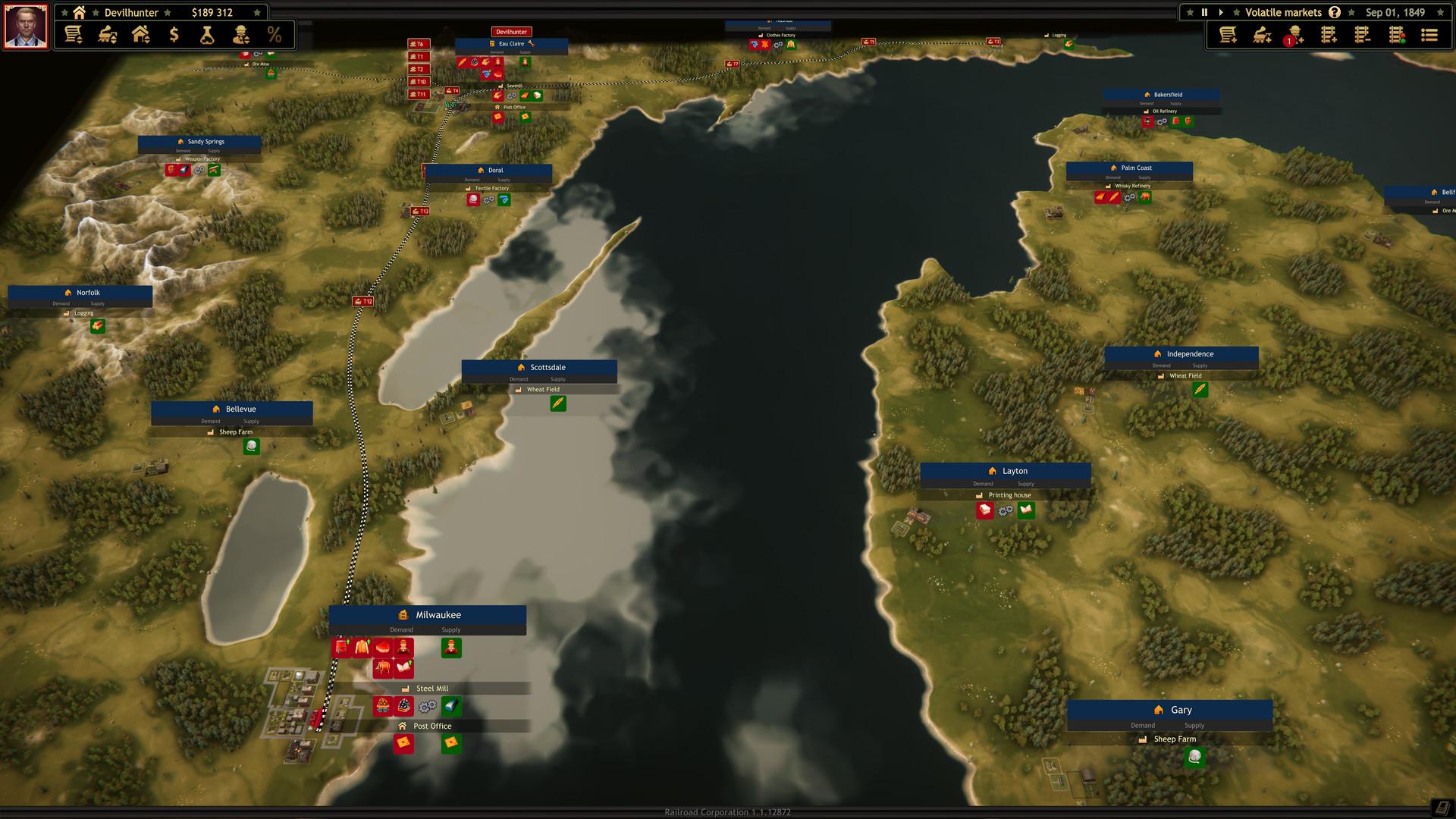The height and width of the screenshot is (819, 1456).
Task: Open research using the flask icon
Action: point(206,35)
